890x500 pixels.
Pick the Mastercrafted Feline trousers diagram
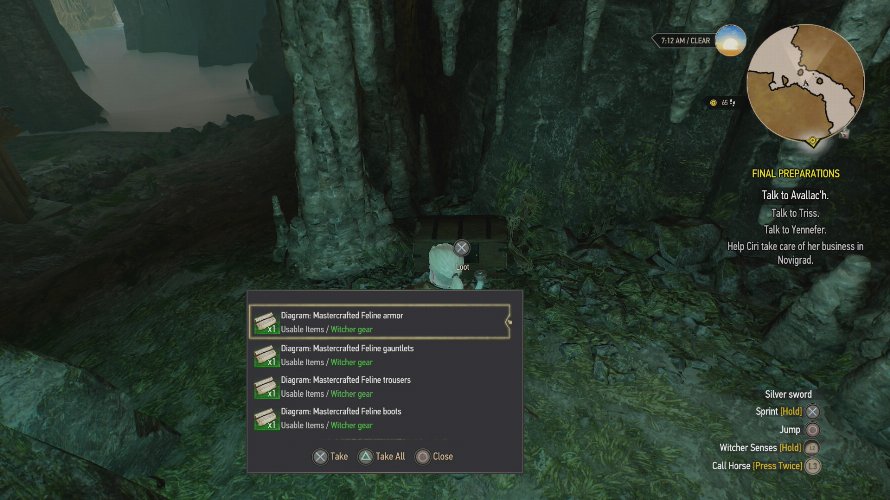click(x=378, y=386)
